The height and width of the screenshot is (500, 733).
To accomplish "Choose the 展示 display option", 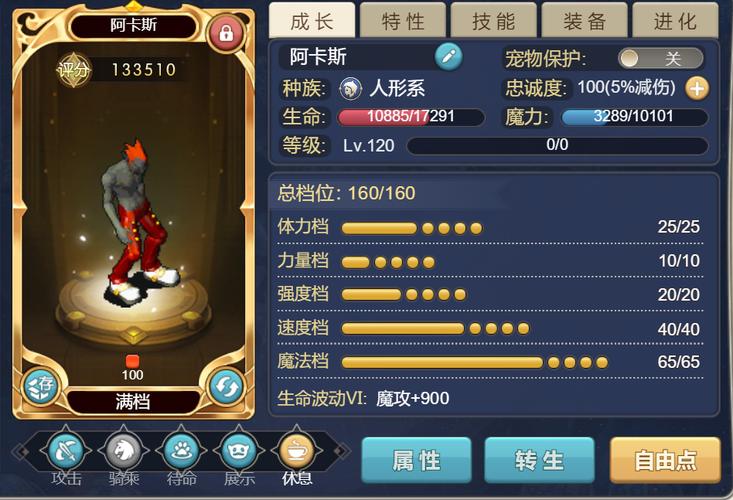I will [x=238, y=452].
